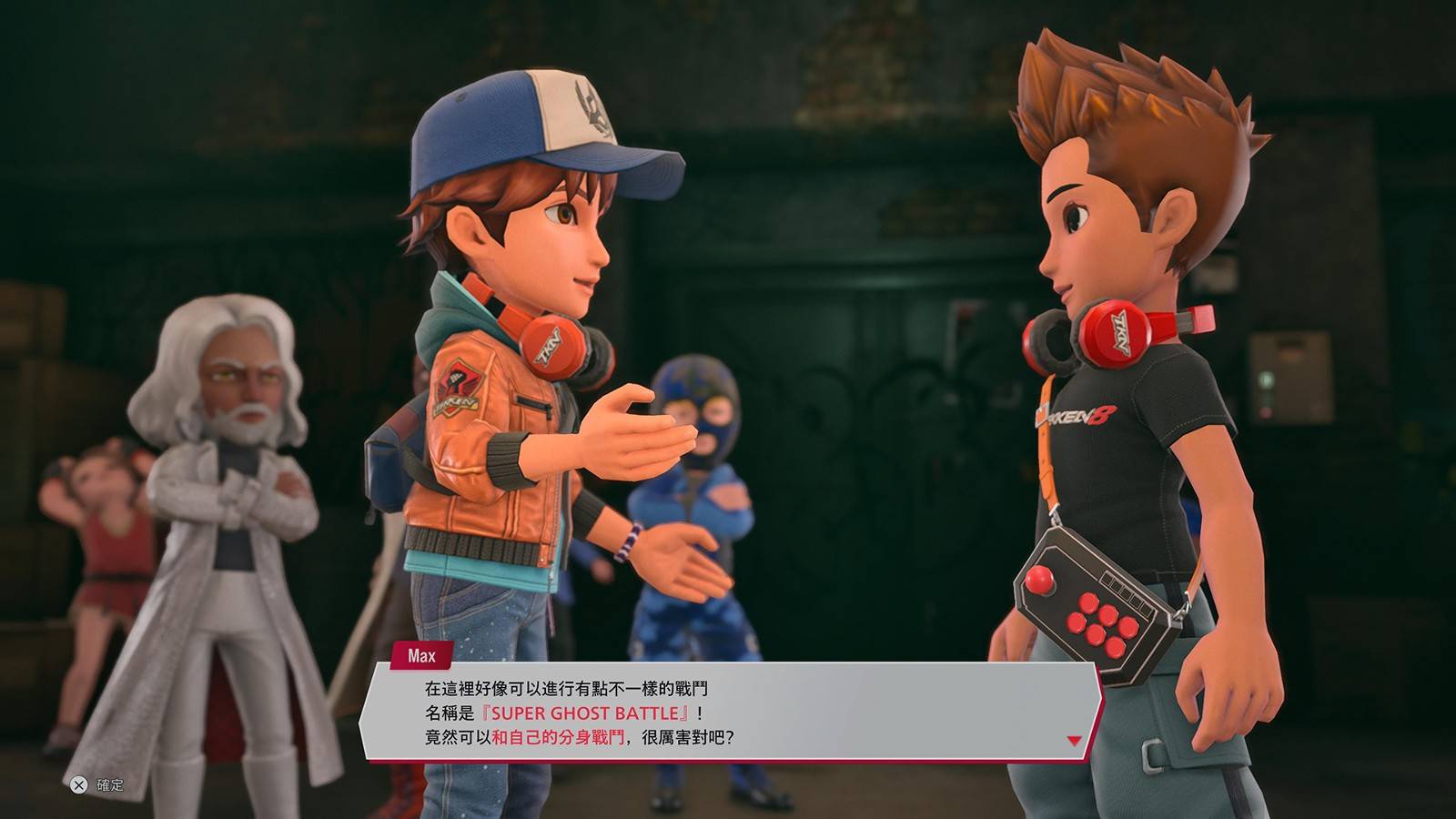Click the red continue arrow in dialogue box
This screenshot has width=1456, height=819.
[x=1074, y=741]
